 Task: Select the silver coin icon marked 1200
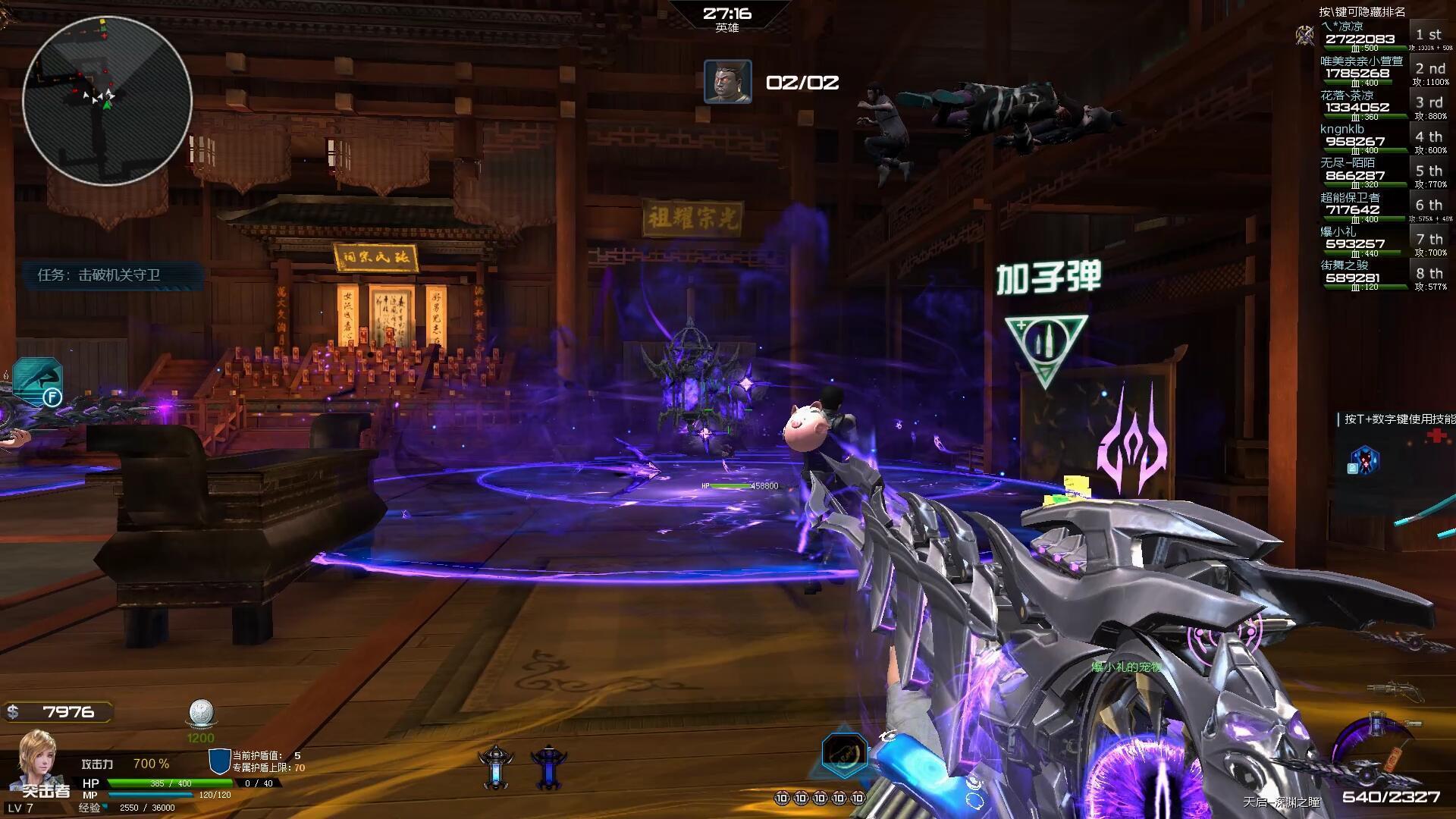pyautogui.click(x=201, y=714)
